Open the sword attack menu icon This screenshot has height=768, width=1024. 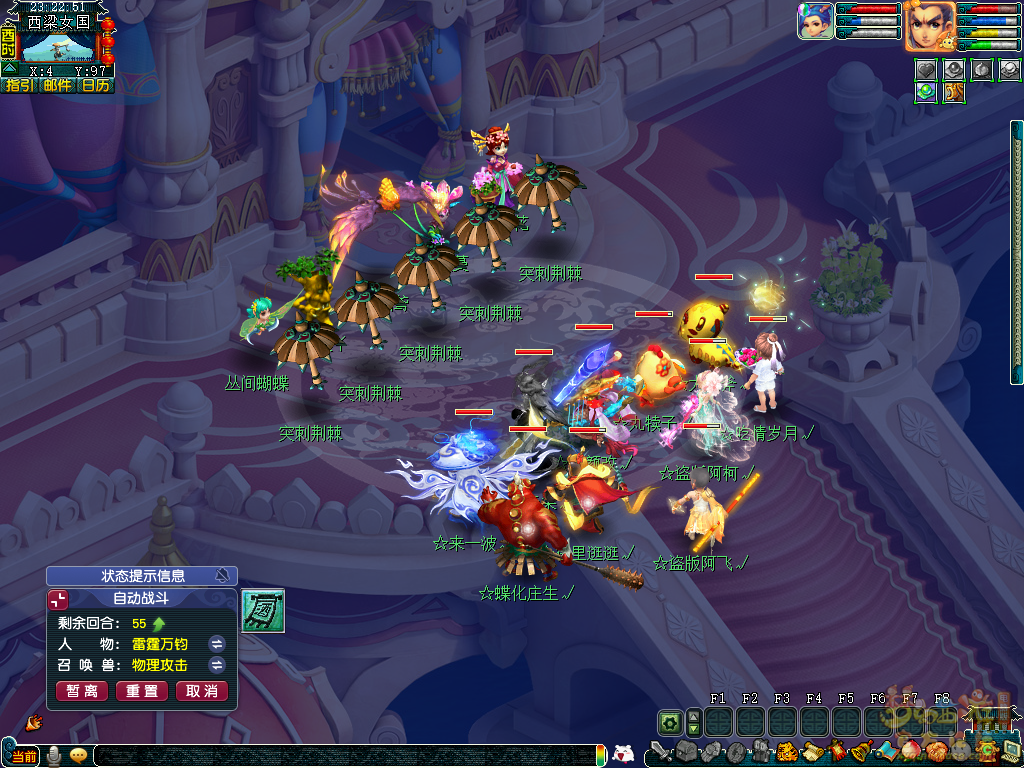pyautogui.click(x=661, y=750)
